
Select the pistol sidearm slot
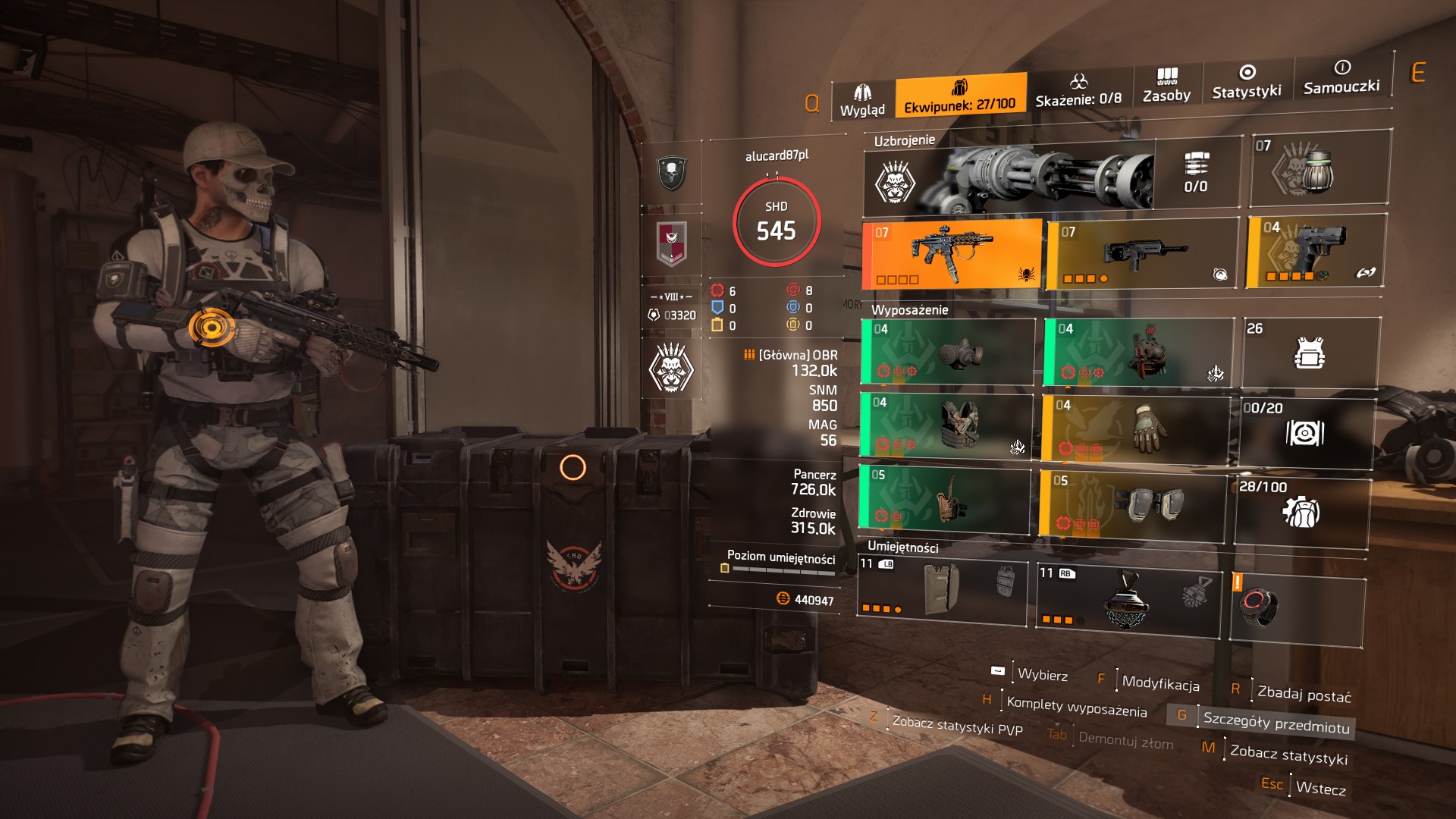(x=1316, y=251)
